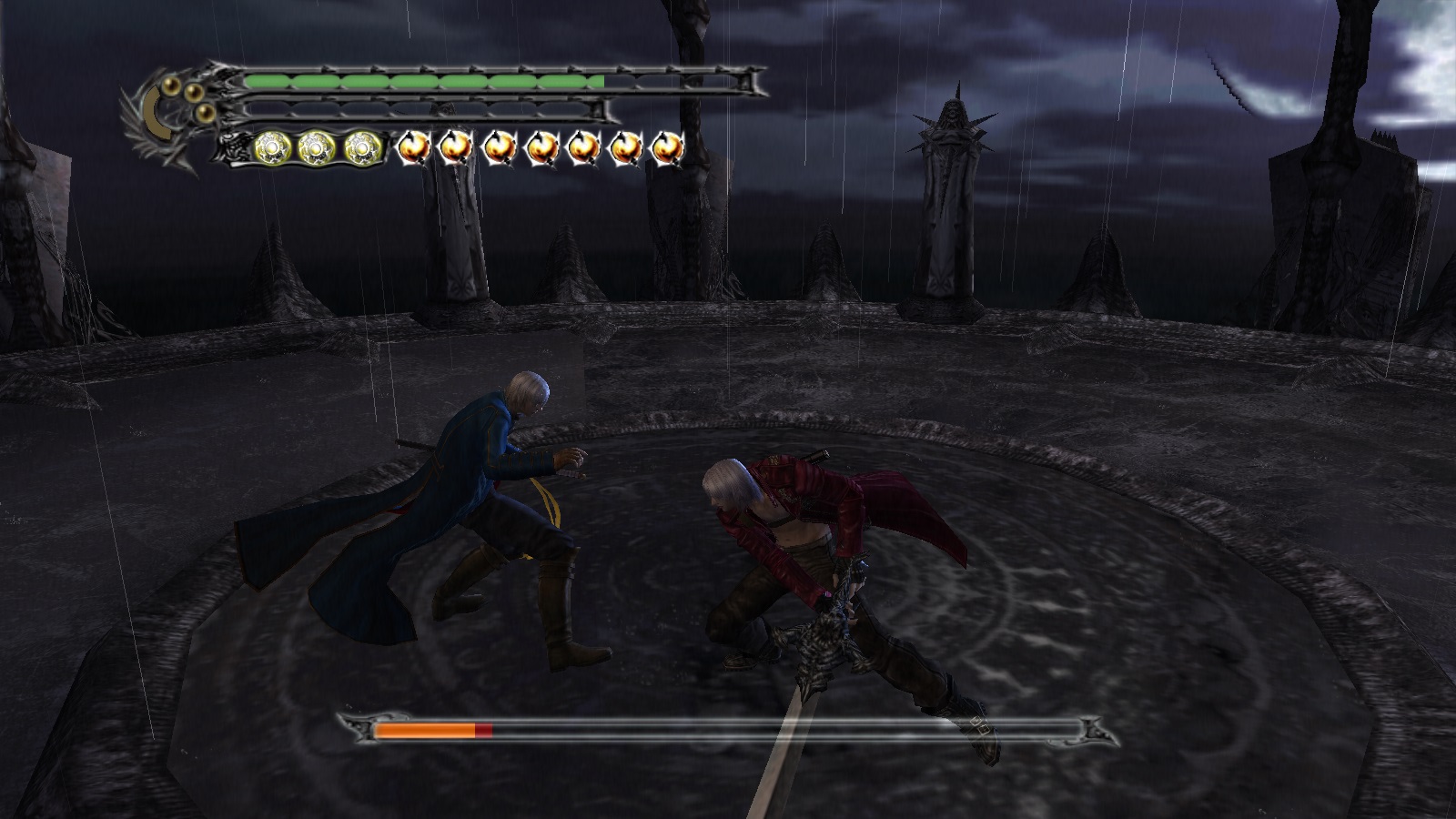Toggle the green health bar display
The width and height of the screenshot is (1456, 819).
tap(423, 80)
